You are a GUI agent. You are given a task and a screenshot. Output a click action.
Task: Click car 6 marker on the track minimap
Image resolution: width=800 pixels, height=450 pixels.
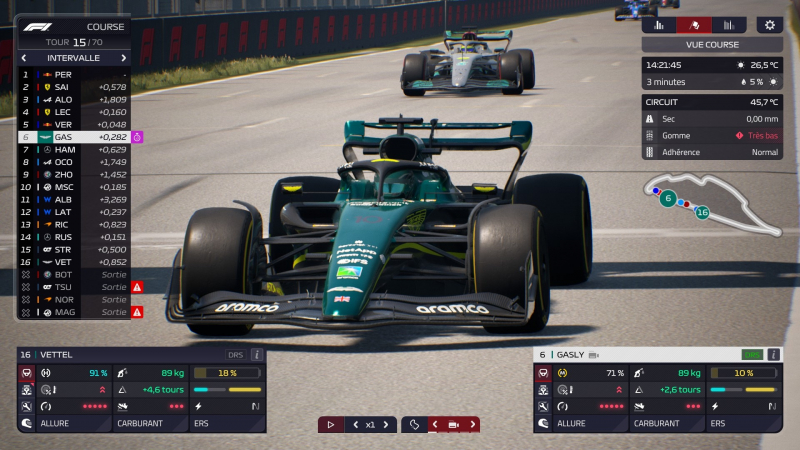click(668, 198)
